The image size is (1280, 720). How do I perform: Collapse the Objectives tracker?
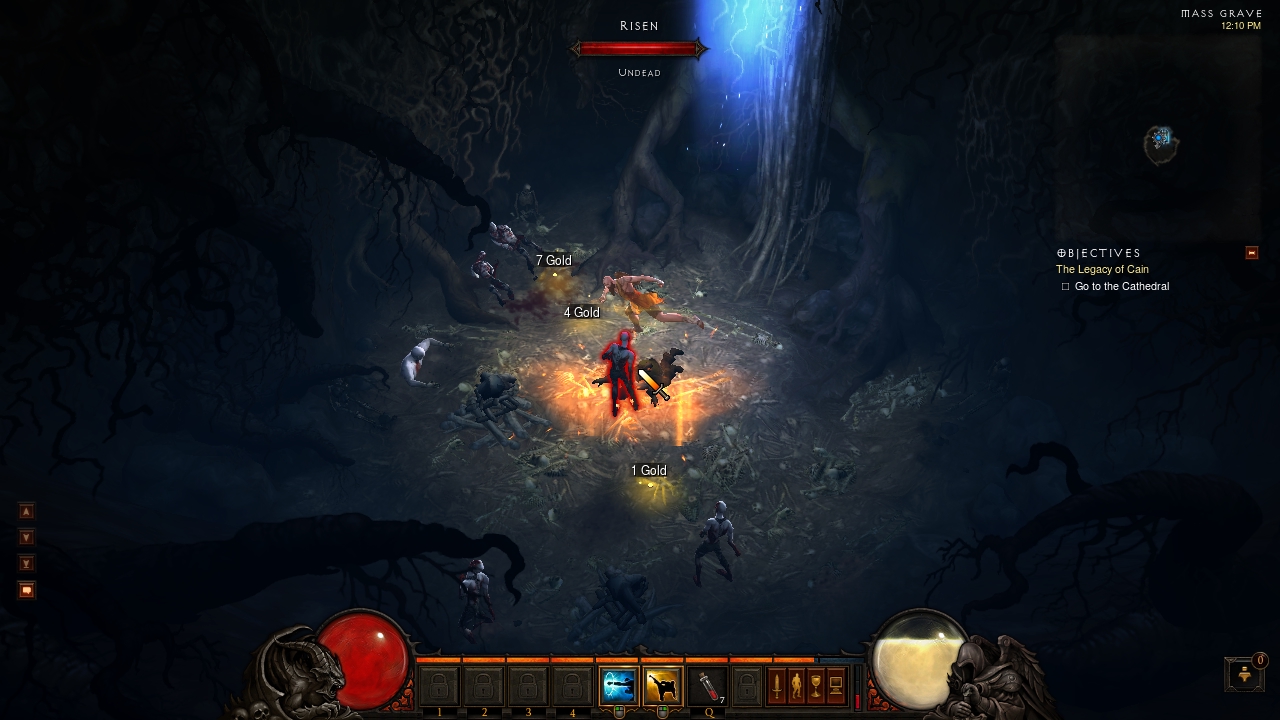[x=1251, y=253]
